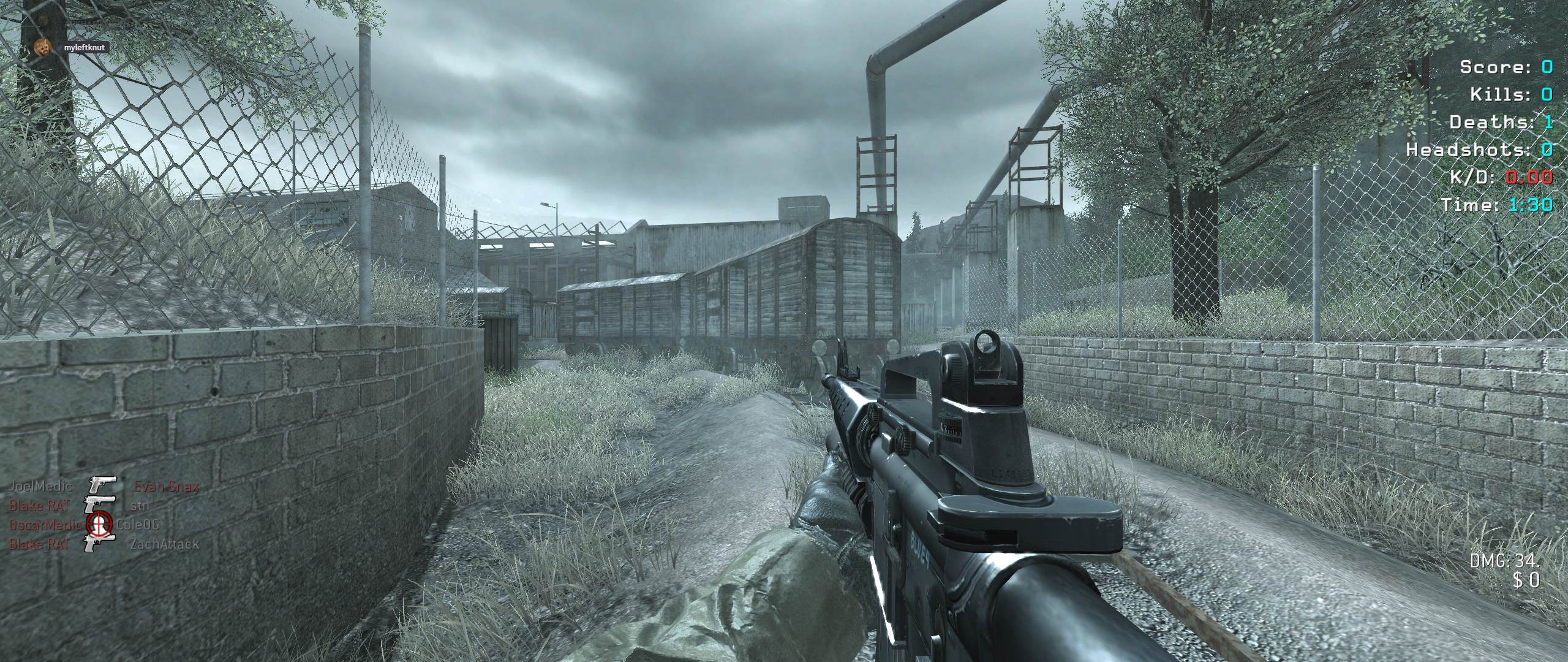Select ZachAttack's name in the kill feed
The image size is (1568, 662).
(164, 544)
